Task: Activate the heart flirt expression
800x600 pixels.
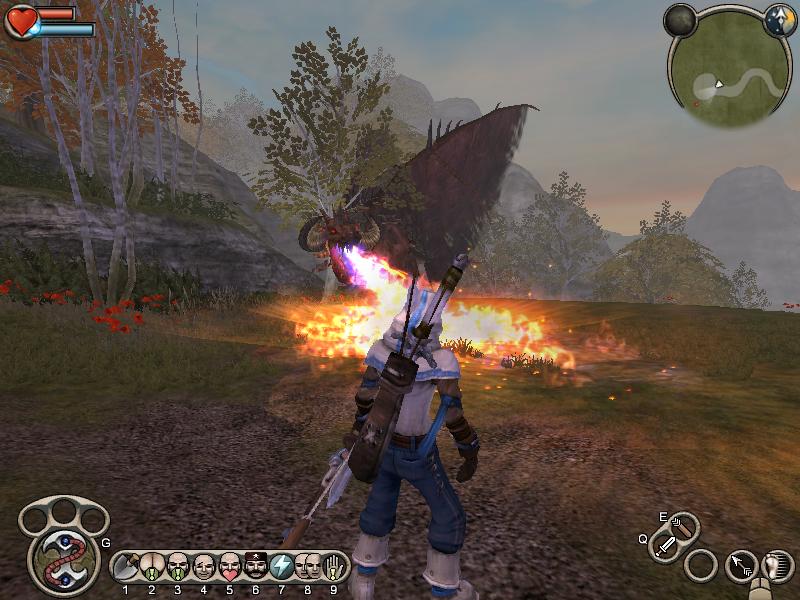Action: tap(230, 567)
